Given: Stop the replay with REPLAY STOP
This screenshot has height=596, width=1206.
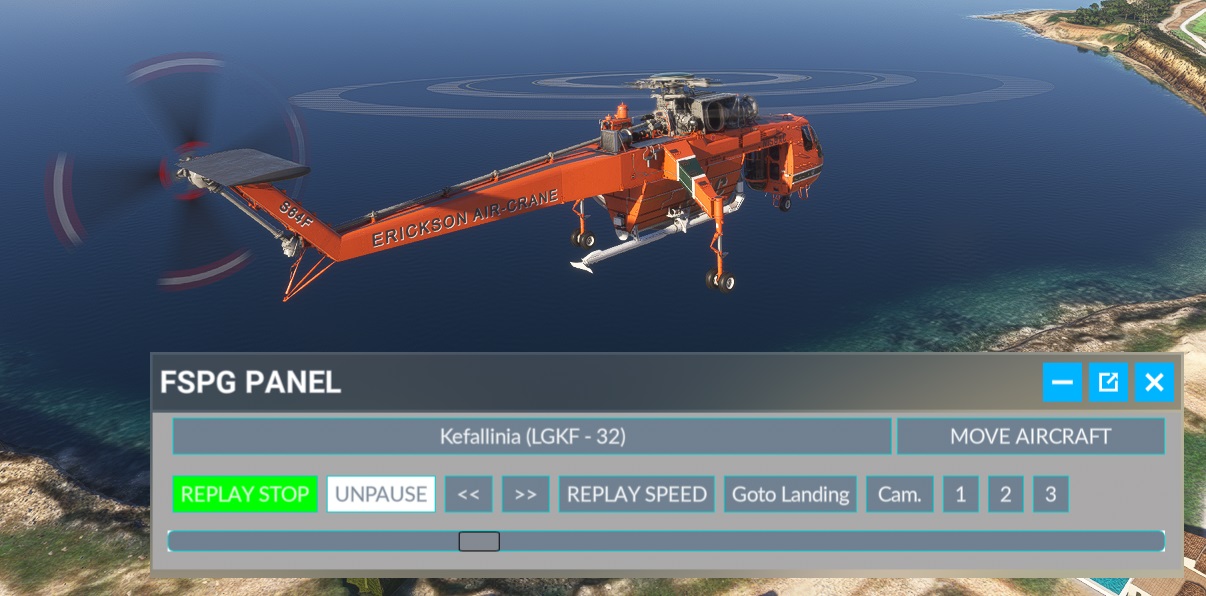Looking at the screenshot, I should (245, 494).
